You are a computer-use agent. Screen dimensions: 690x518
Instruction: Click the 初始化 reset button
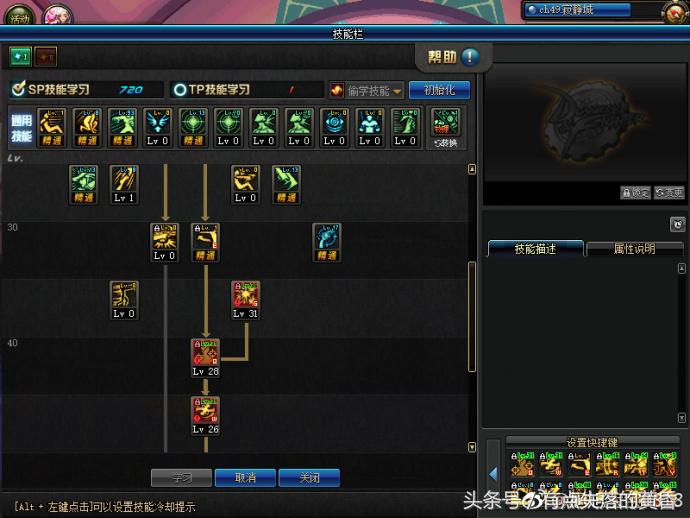pos(439,90)
